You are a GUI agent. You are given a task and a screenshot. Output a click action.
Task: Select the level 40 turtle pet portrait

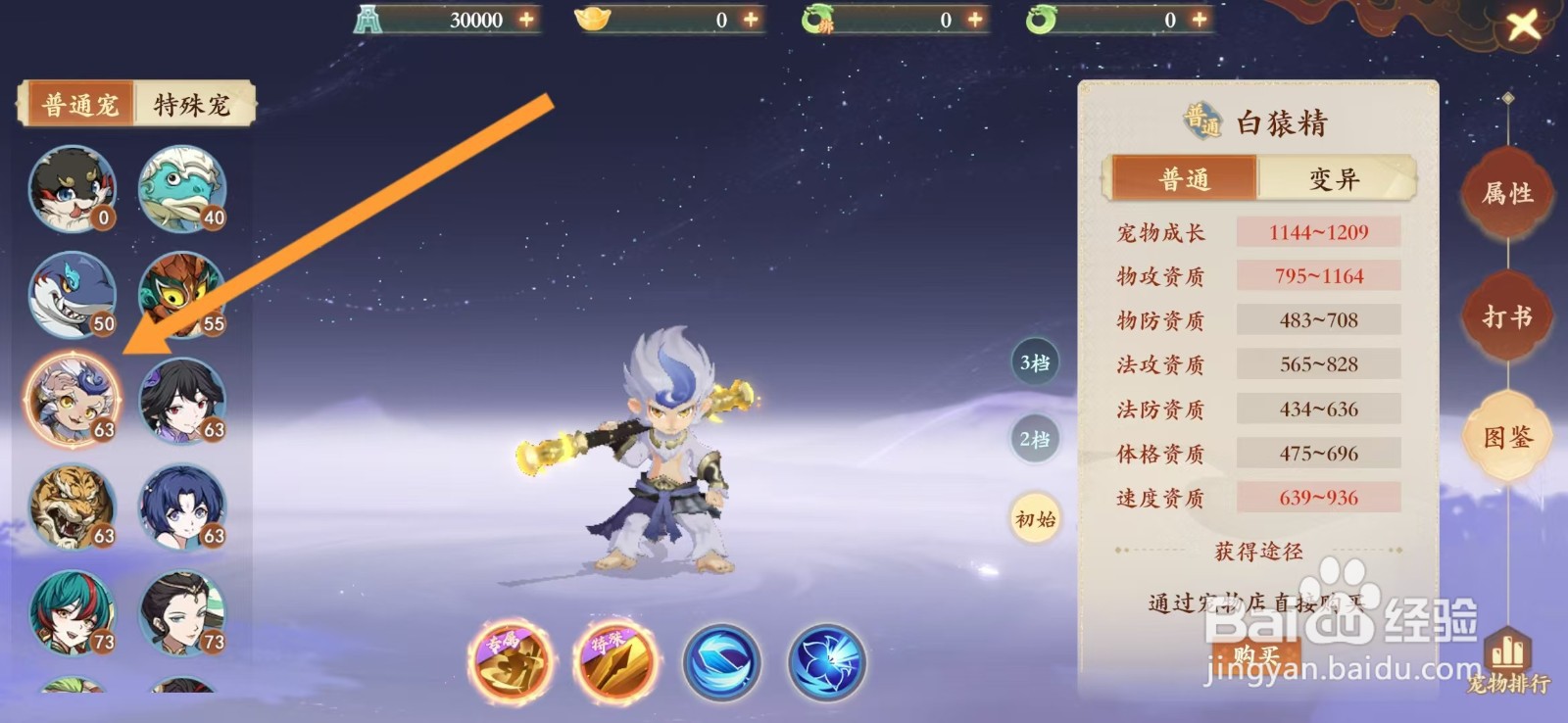[183, 189]
